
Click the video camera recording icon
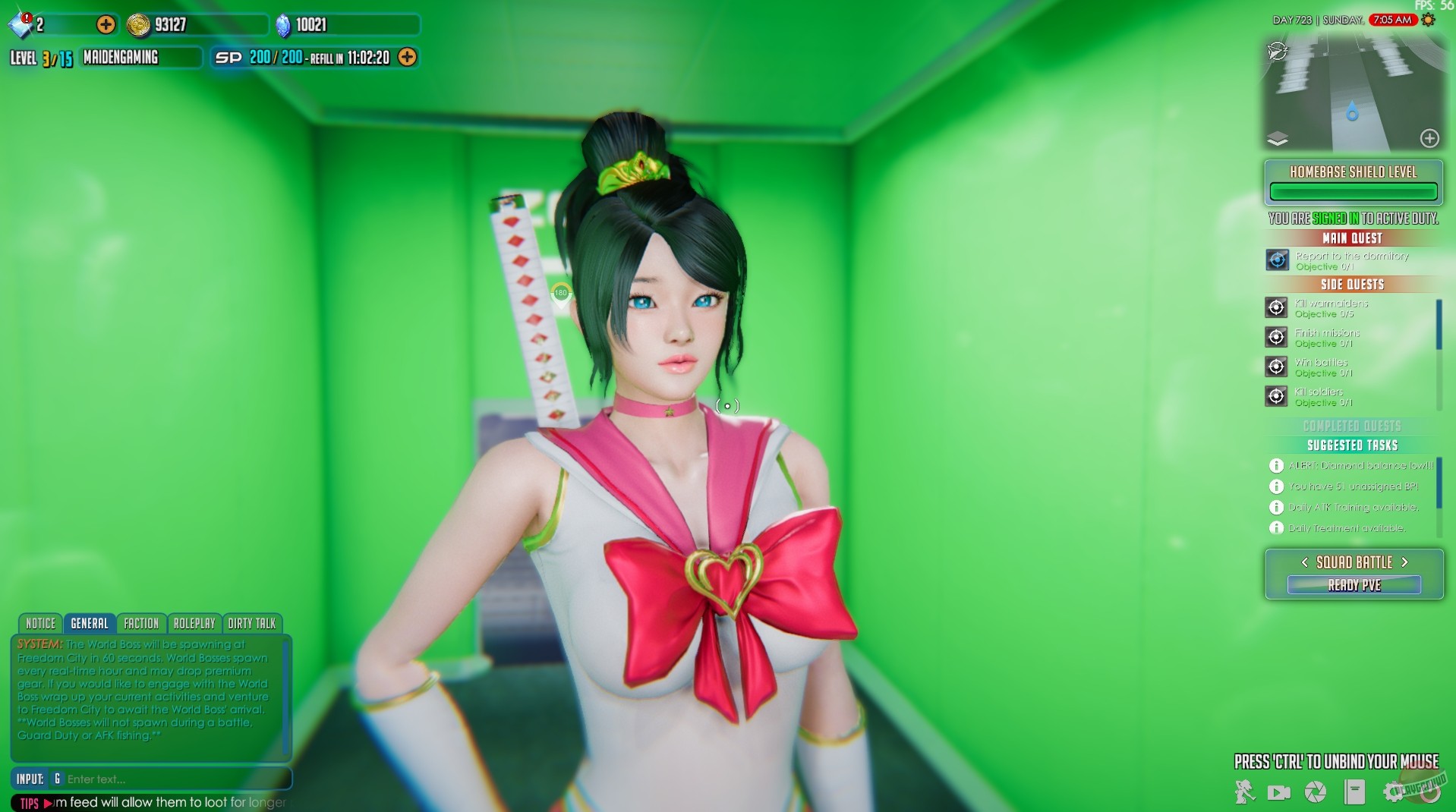tap(1279, 792)
